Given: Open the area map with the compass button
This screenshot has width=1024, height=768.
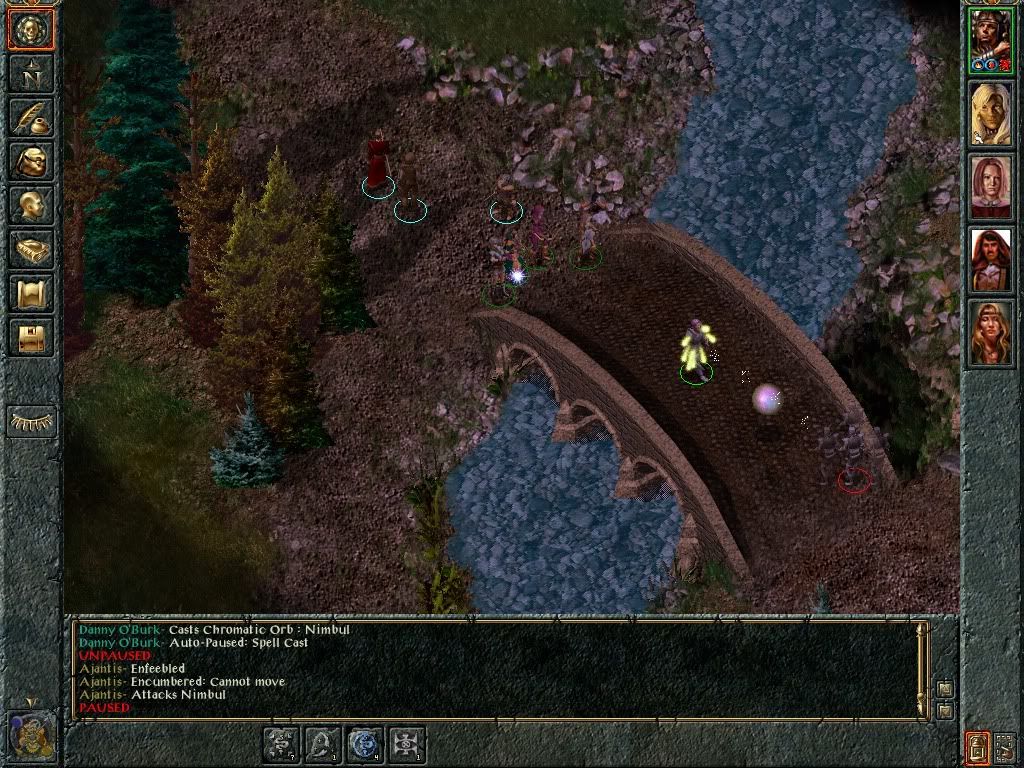Looking at the screenshot, I should coord(30,75).
